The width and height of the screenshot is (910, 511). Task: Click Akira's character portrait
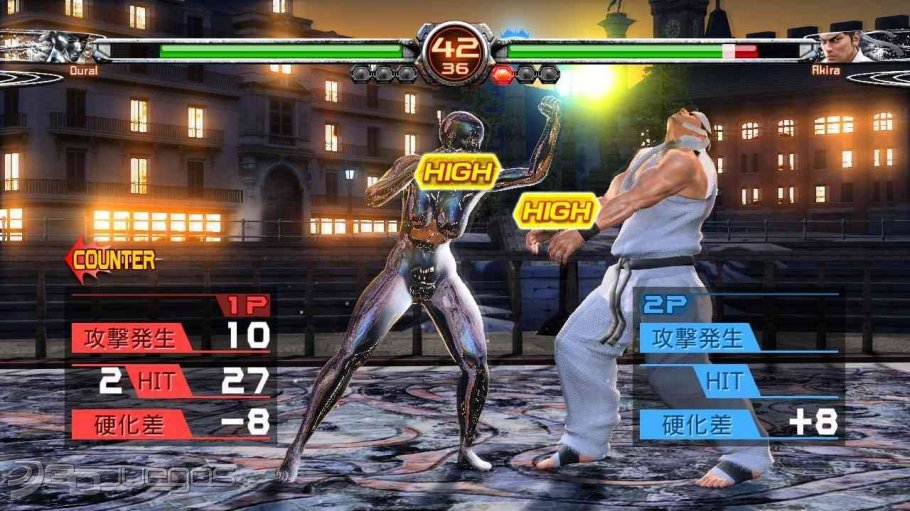pyautogui.click(x=842, y=46)
